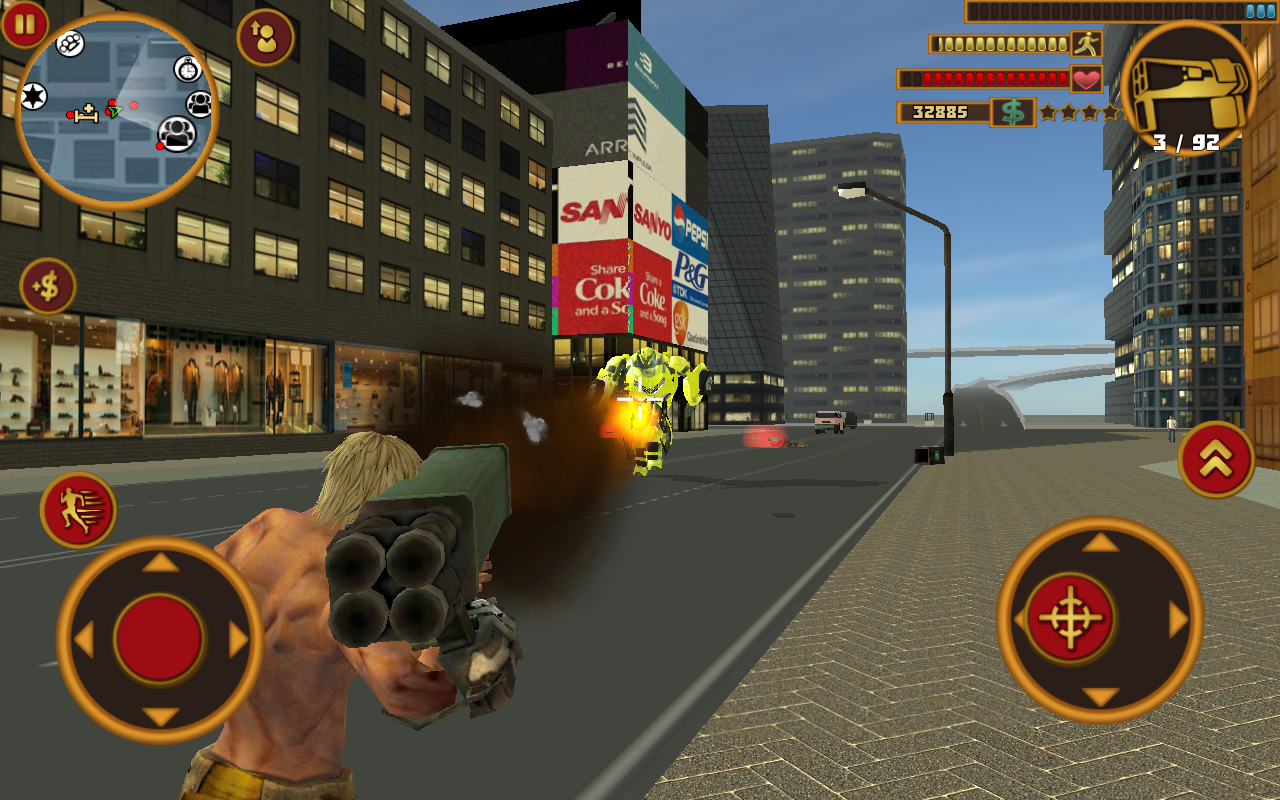Tap the police star marker on the minimap
The image size is (1280, 800).
31,97
